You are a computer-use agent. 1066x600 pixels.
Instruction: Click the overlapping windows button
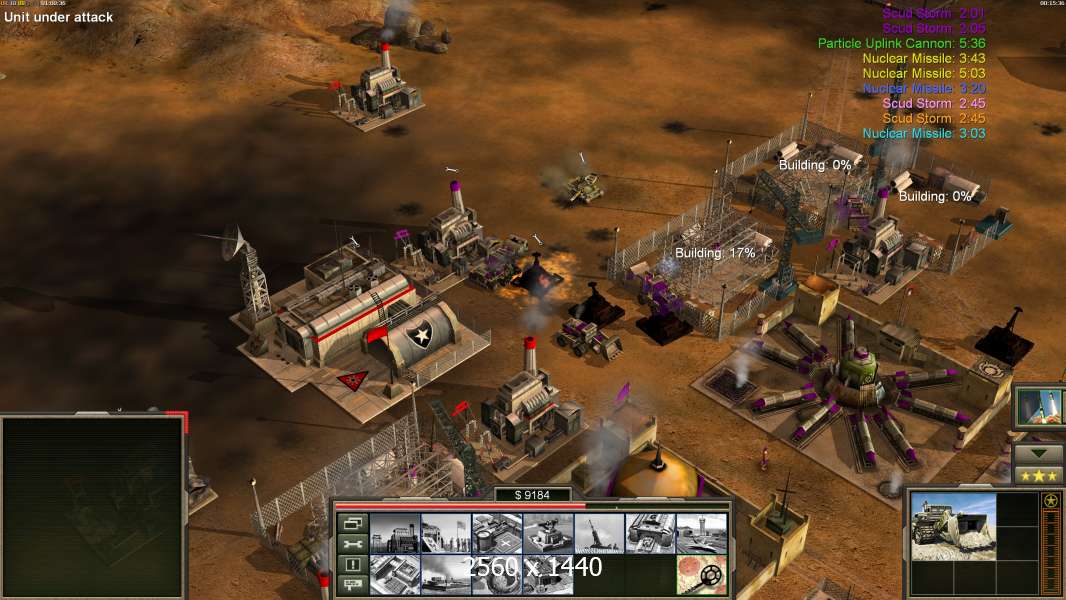351,523
